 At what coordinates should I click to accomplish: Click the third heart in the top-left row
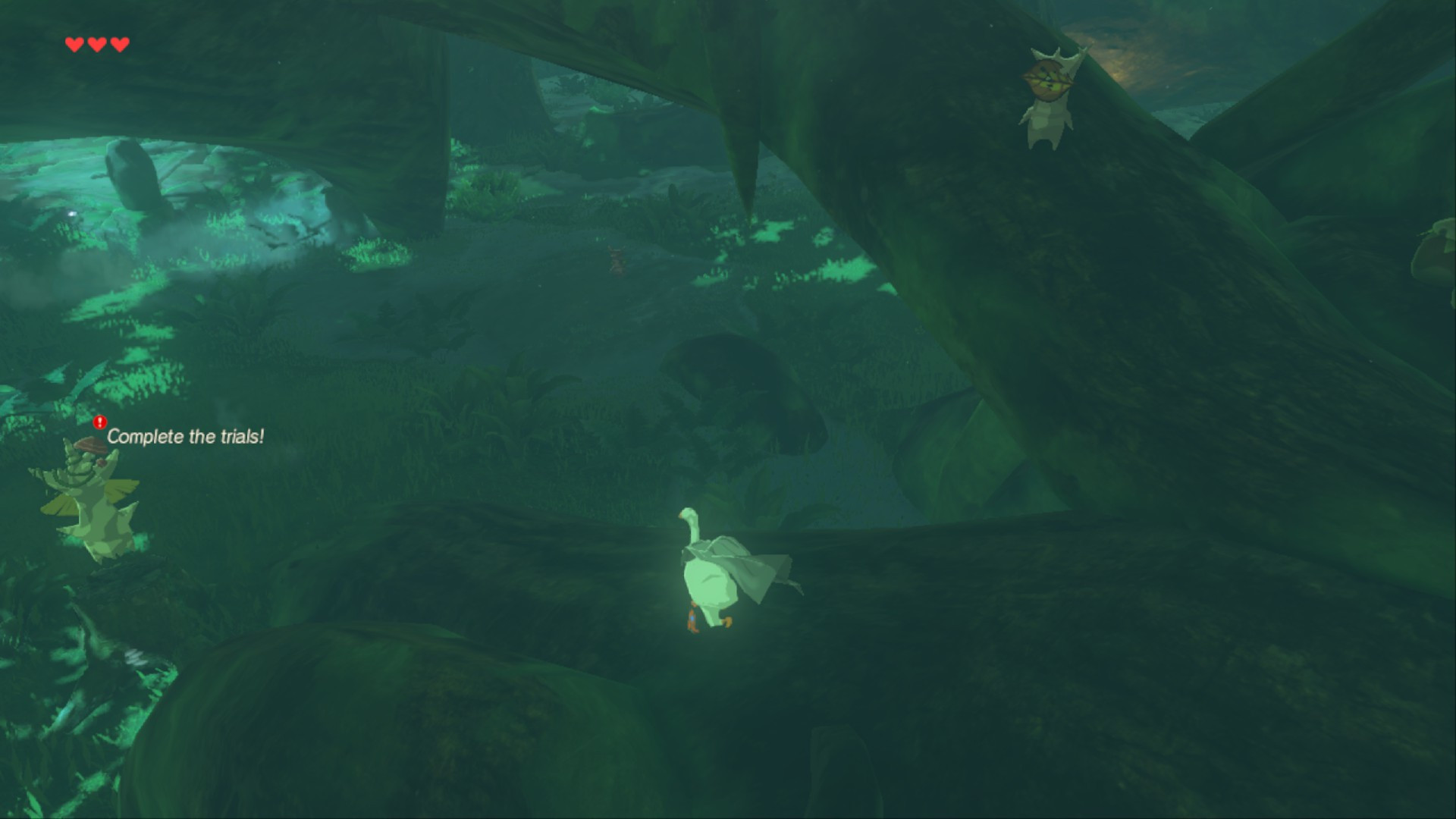119,43
